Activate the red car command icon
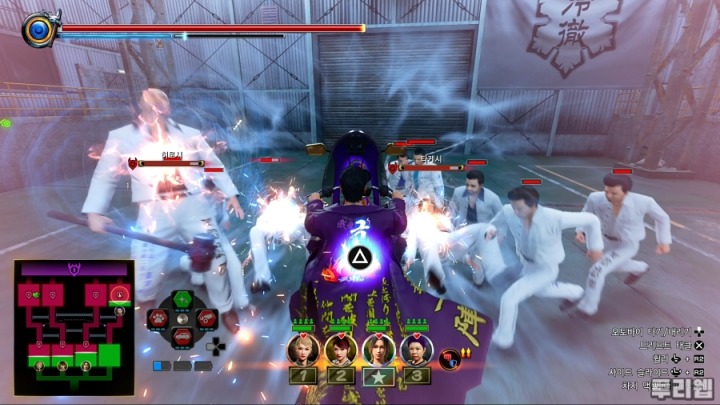This screenshot has height=405, width=720. pyautogui.click(x=183, y=337)
